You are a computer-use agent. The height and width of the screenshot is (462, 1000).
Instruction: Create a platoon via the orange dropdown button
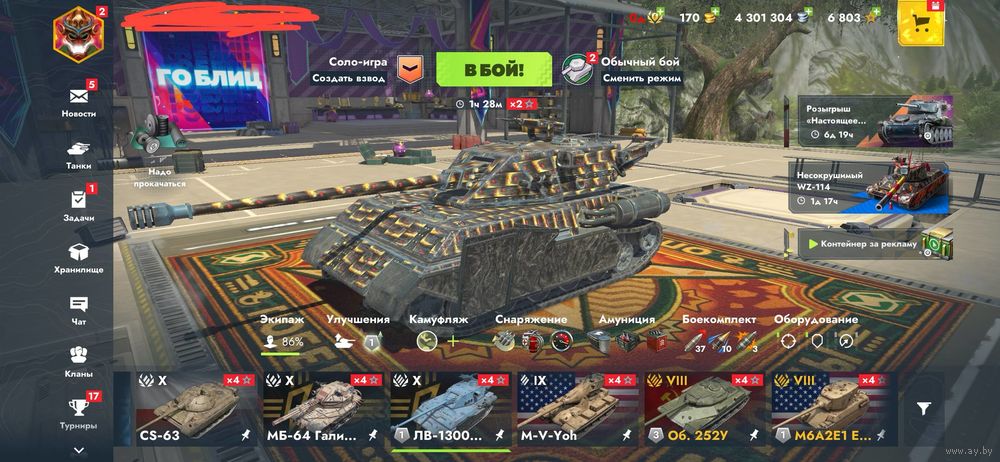(x=410, y=69)
